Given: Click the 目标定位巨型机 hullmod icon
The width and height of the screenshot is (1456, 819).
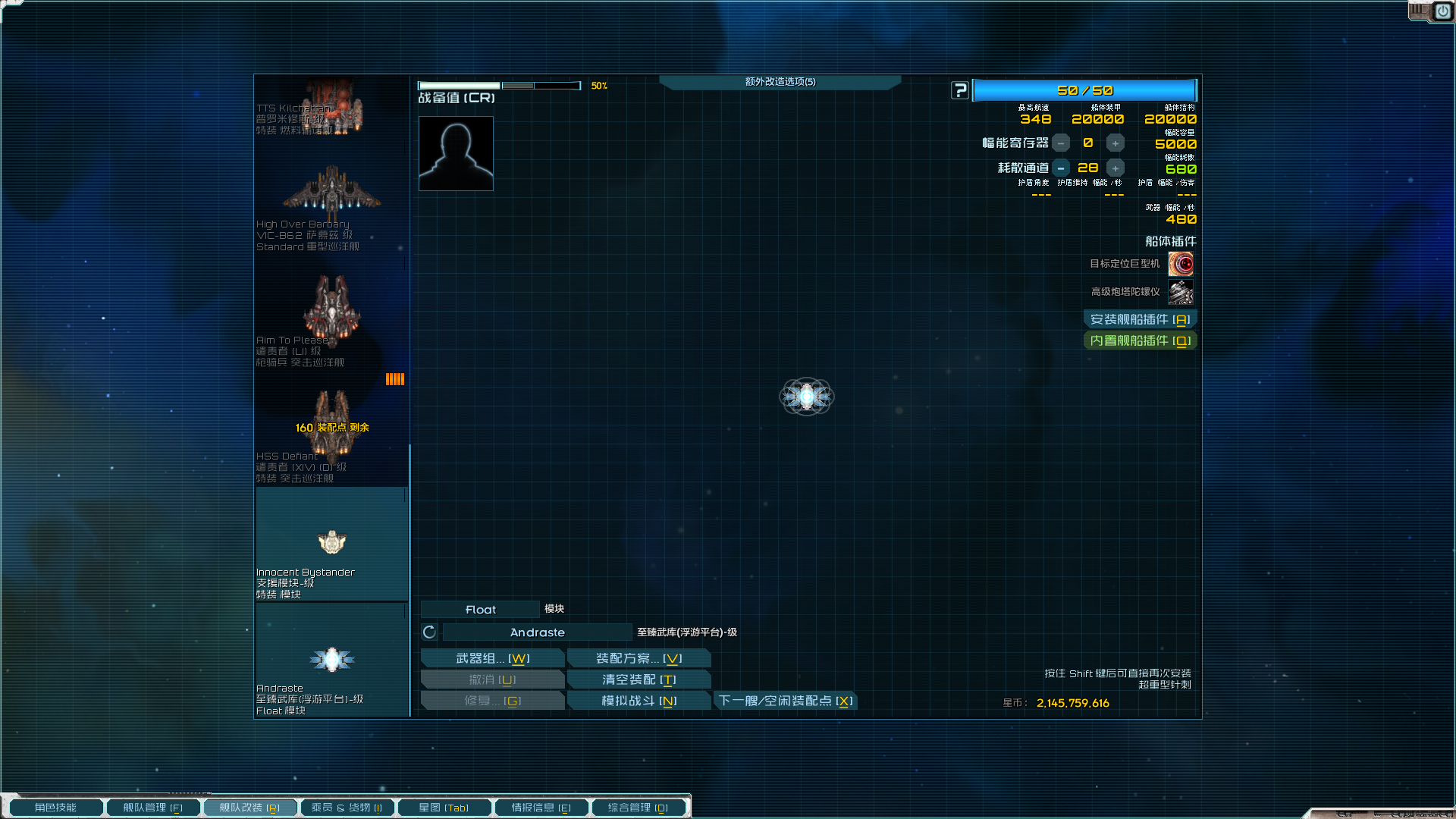Looking at the screenshot, I should coord(1181,263).
